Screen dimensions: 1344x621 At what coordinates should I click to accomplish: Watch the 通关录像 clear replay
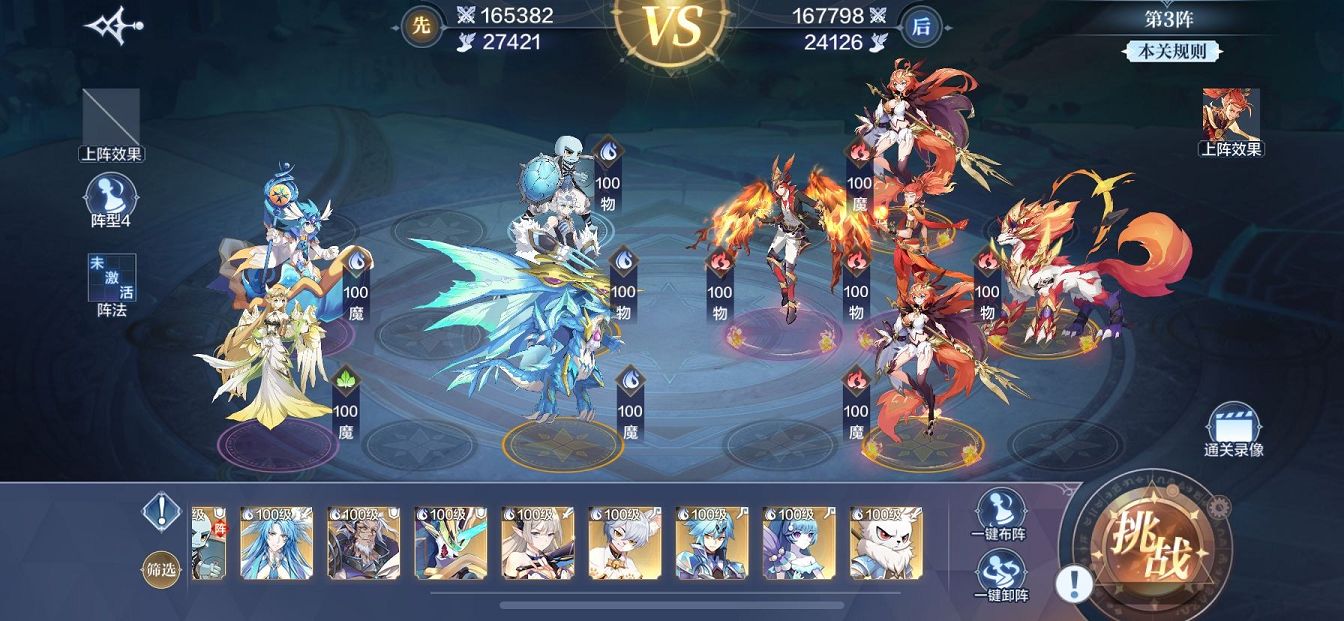[x=1233, y=430]
